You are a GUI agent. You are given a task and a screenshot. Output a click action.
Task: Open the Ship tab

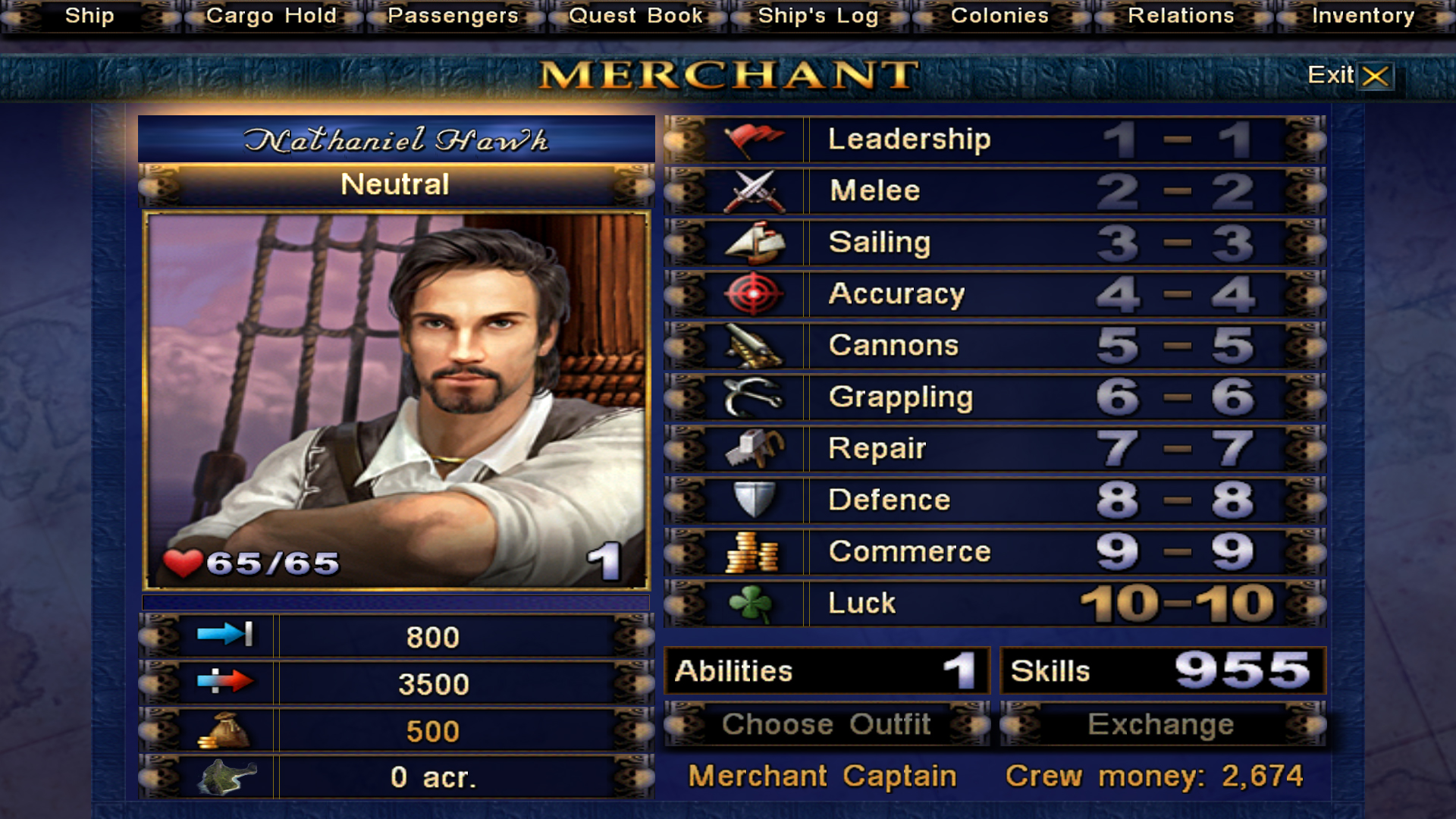pyautogui.click(x=89, y=16)
